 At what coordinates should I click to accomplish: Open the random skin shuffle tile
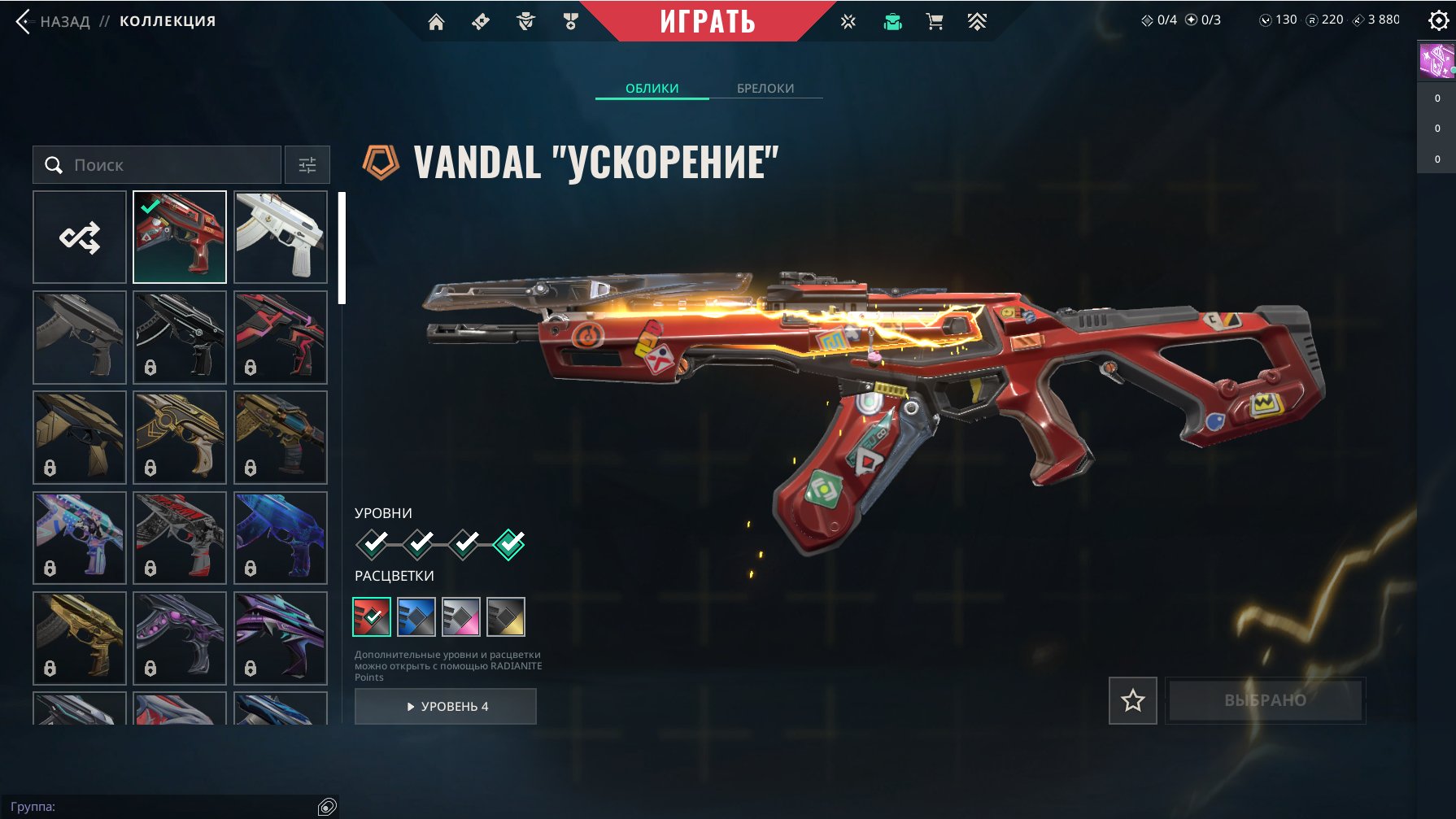79,237
